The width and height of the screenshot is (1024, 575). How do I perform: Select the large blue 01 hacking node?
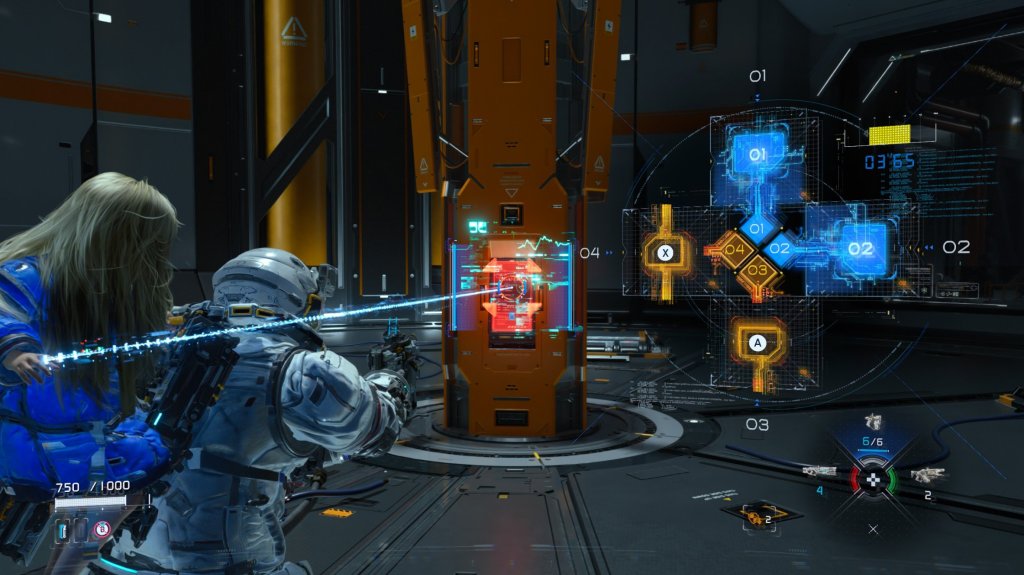757,155
